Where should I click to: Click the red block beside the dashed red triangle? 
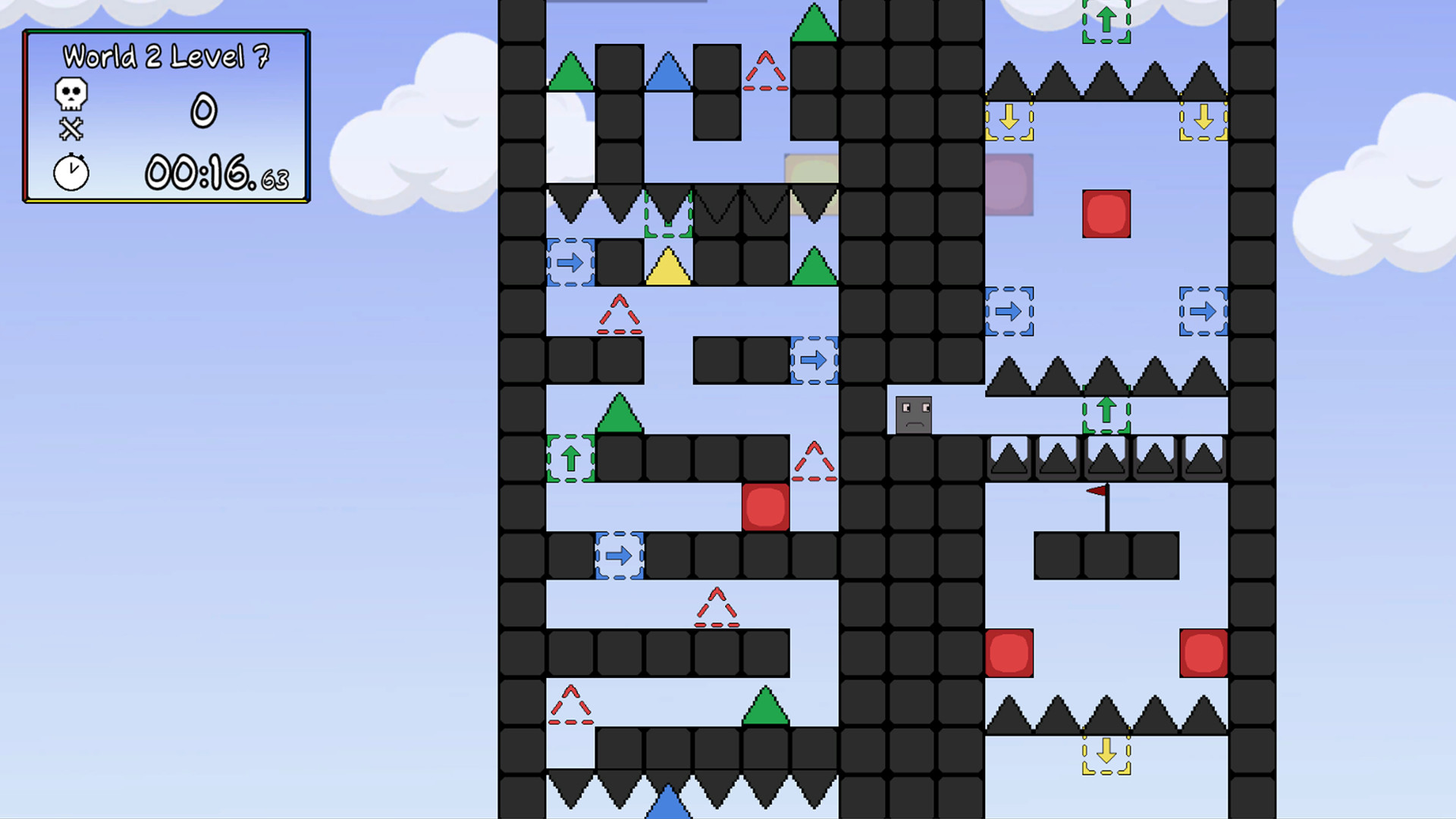[765, 507]
